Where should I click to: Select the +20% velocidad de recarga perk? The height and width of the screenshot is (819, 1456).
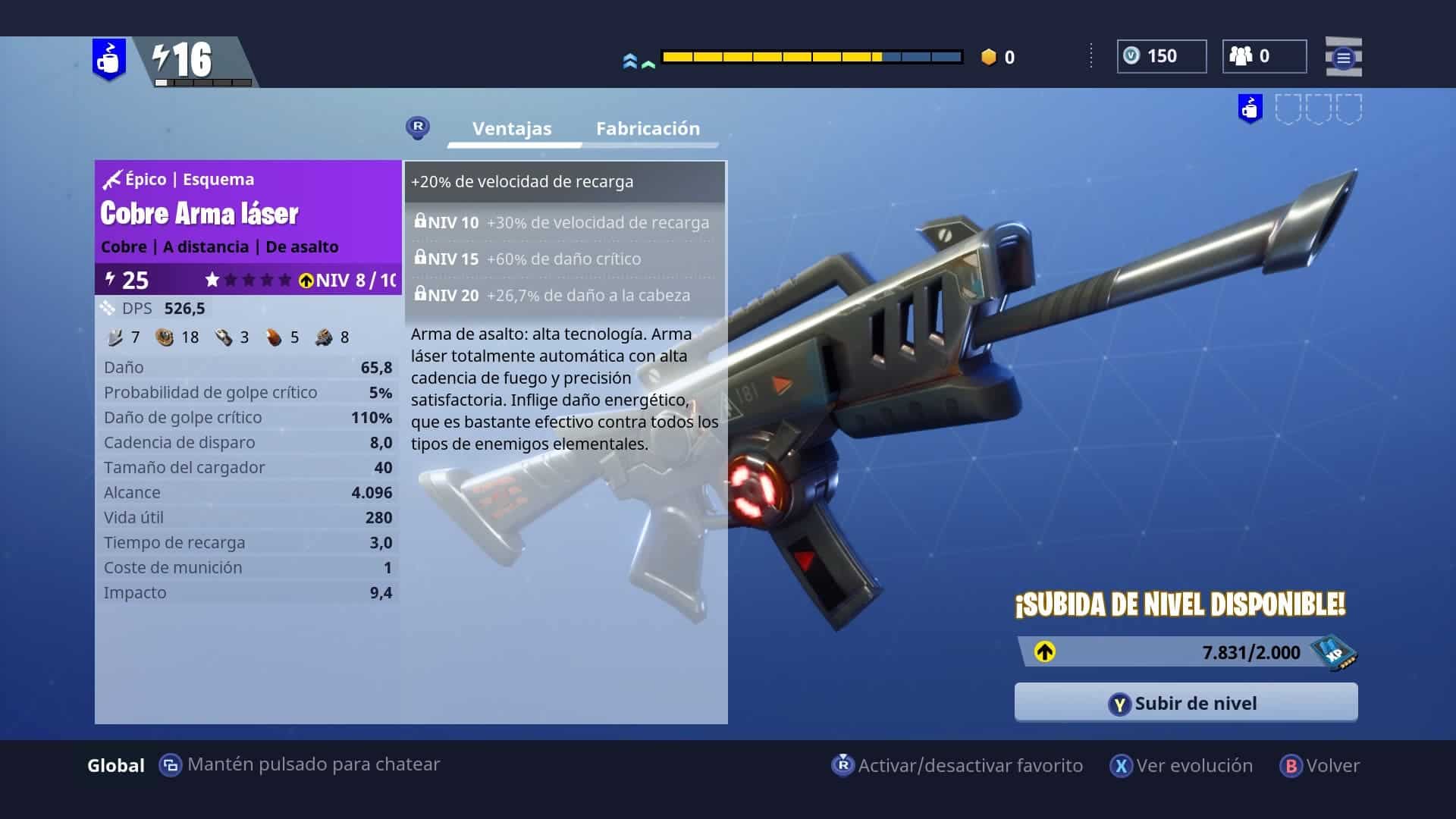point(564,182)
